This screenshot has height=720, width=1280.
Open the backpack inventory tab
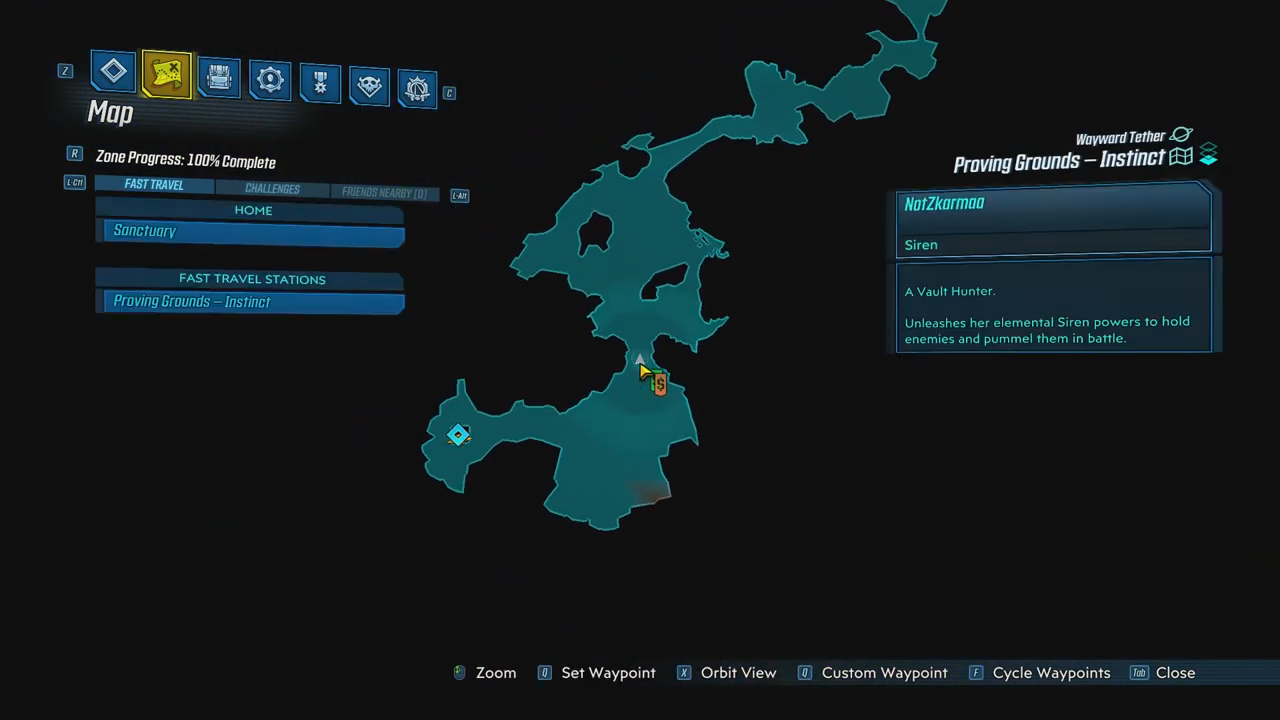point(219,77)
